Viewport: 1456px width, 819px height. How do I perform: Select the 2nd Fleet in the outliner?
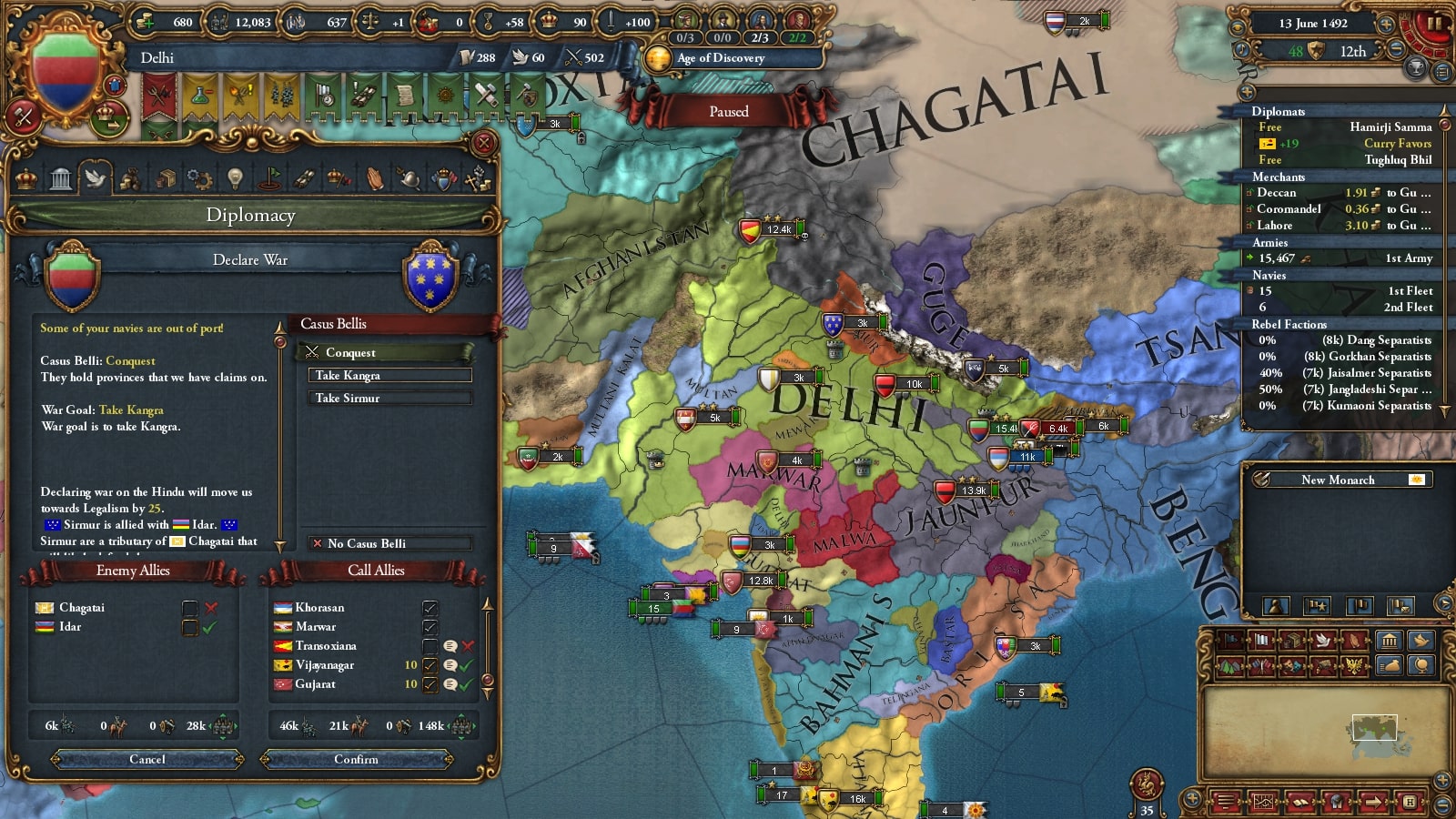(1341, 308)
